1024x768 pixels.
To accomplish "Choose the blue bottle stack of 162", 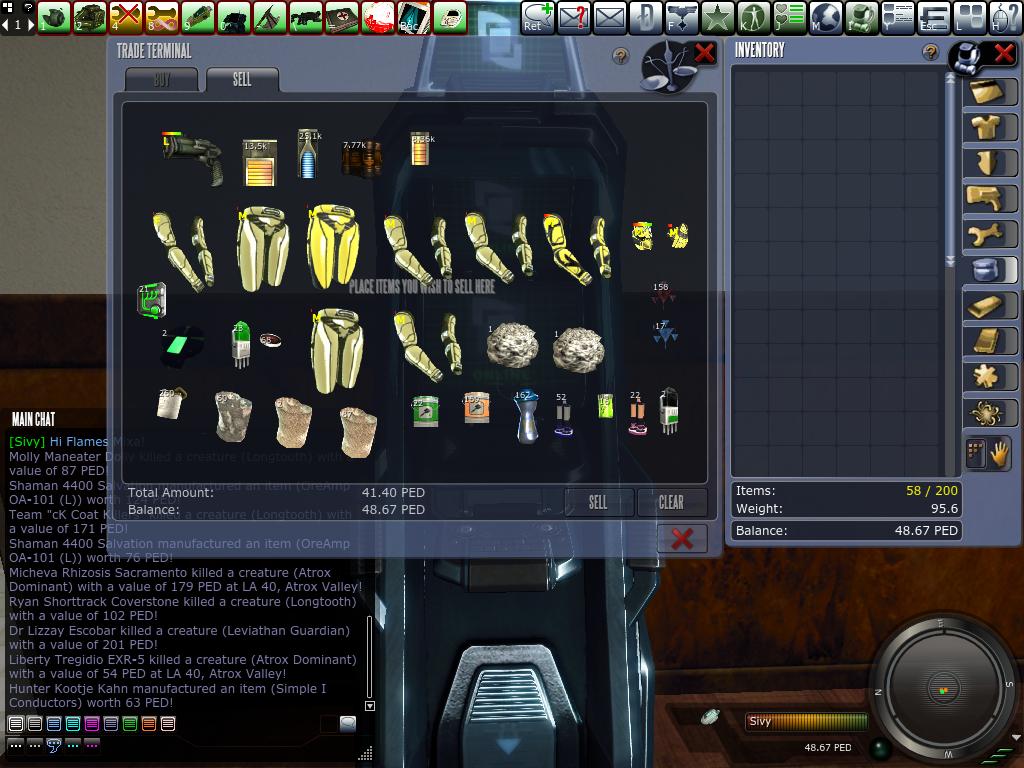I will tap(526, 416).
